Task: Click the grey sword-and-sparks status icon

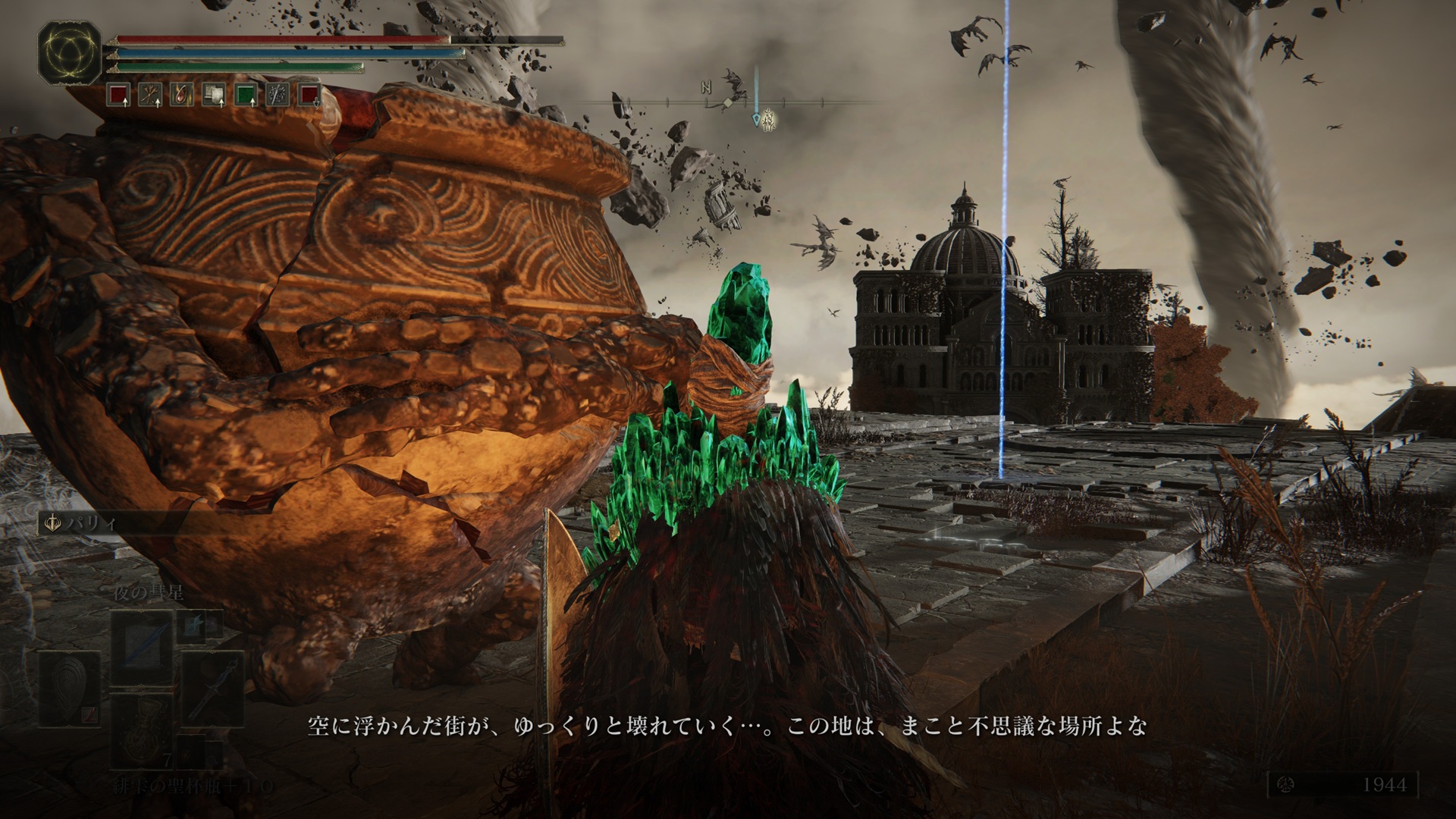Action: (x=278, y=96)
